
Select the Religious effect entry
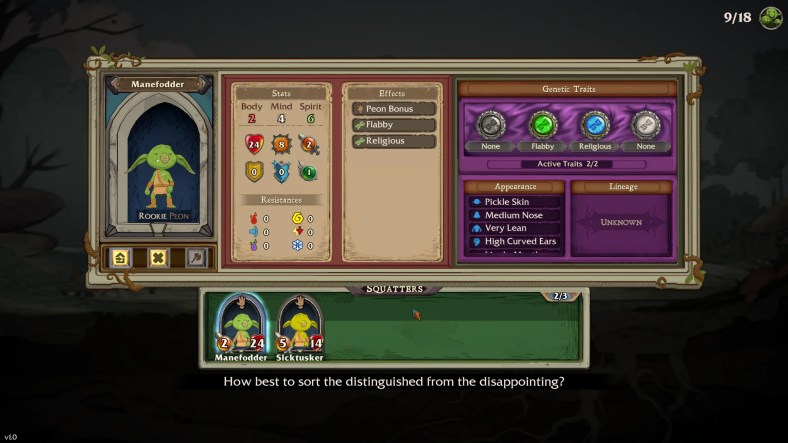(392, 141)
